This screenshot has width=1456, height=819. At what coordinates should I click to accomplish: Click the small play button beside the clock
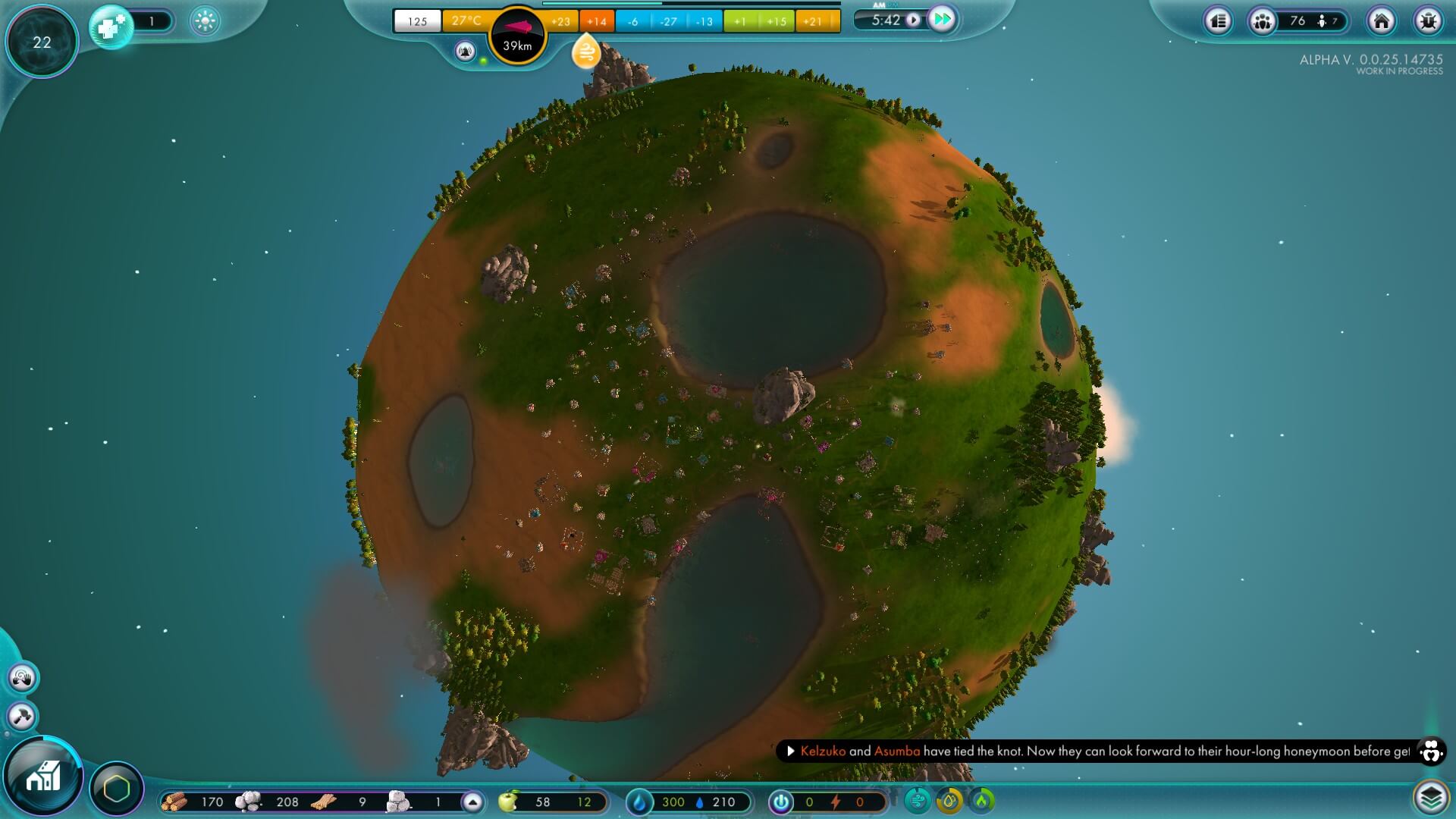coord(913,20)
